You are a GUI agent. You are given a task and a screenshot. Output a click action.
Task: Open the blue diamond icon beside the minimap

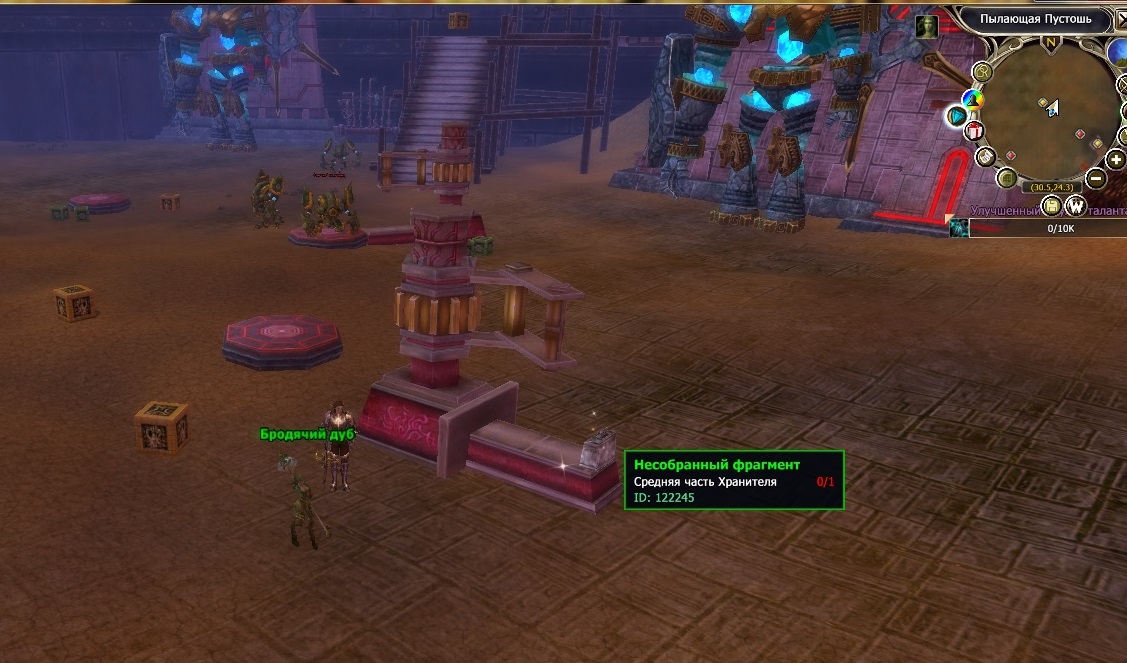pyautogui.click(x=957, y=116)
